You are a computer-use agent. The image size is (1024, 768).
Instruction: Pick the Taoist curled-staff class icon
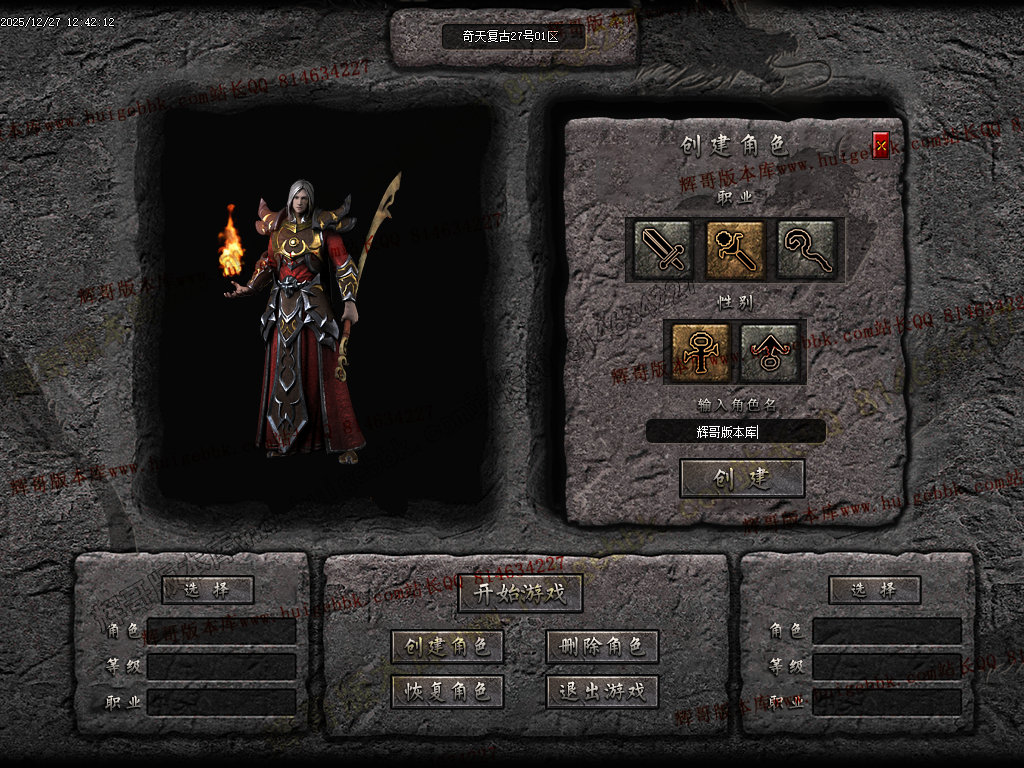pos(807,249)
